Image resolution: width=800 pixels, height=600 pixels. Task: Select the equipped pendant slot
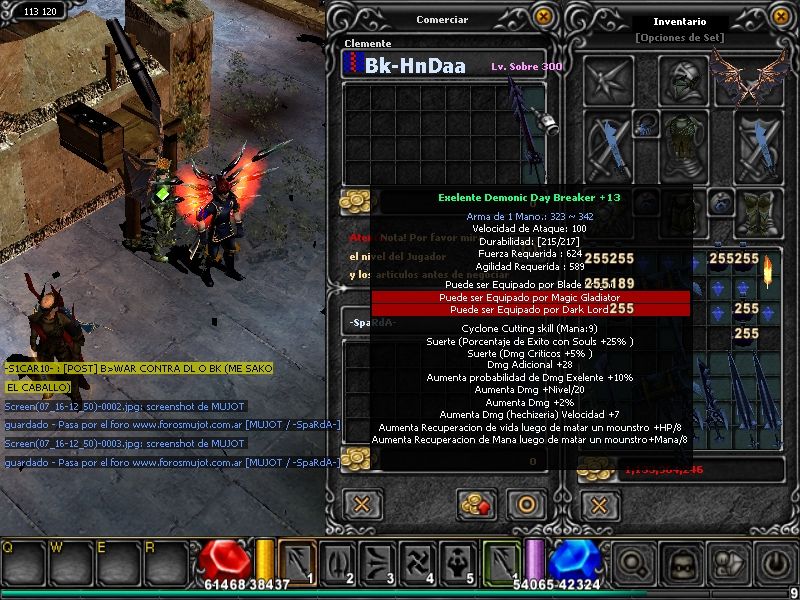point(644,124)
